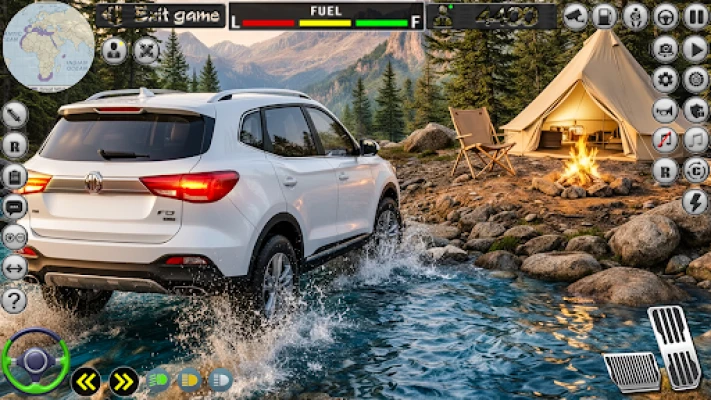Open the circular world minimap
Image resolution: width=711 pixels, height=400 pixels.
[x=48, y=46]
